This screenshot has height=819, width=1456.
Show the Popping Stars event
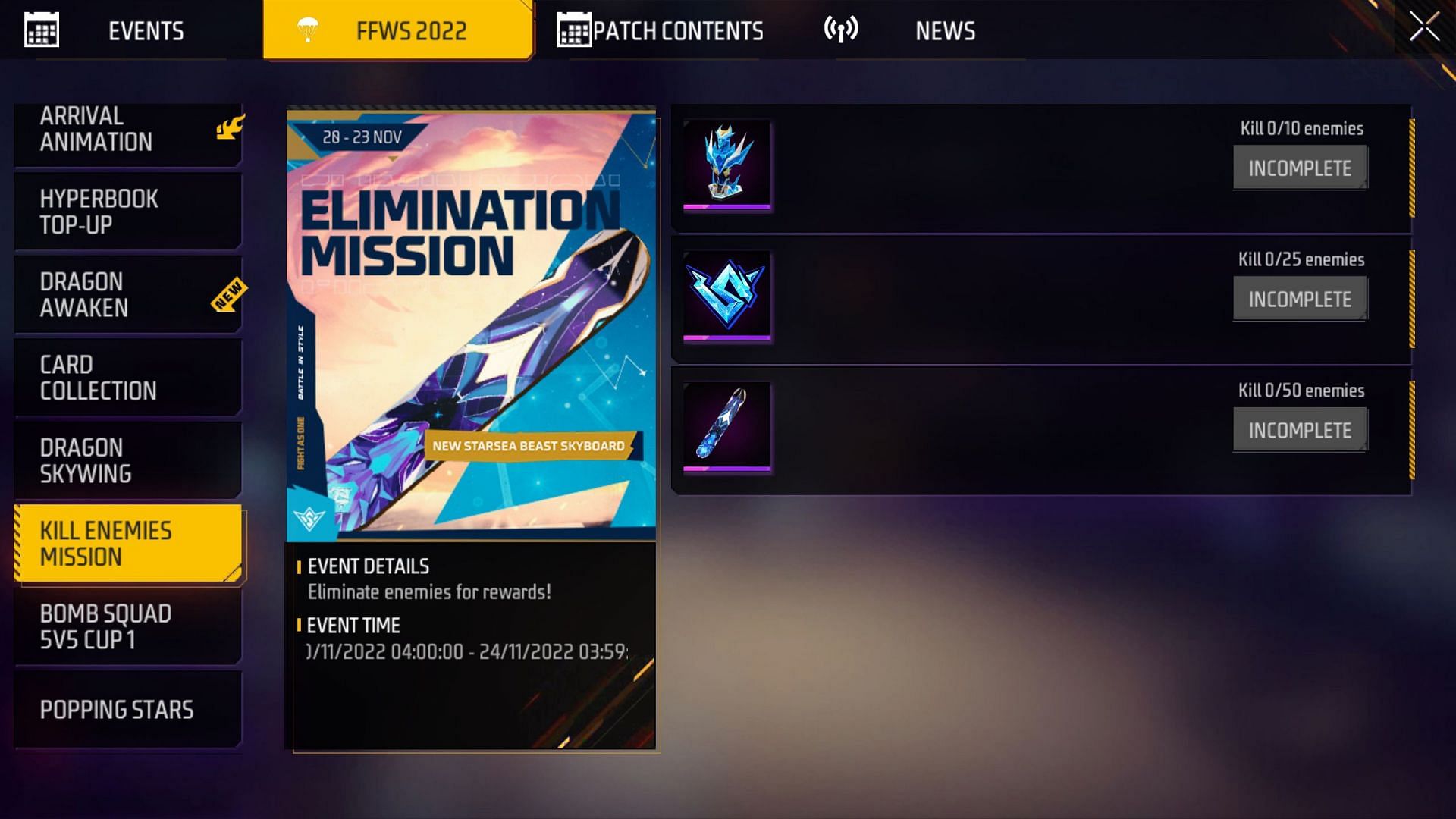(x=127, y=710)
